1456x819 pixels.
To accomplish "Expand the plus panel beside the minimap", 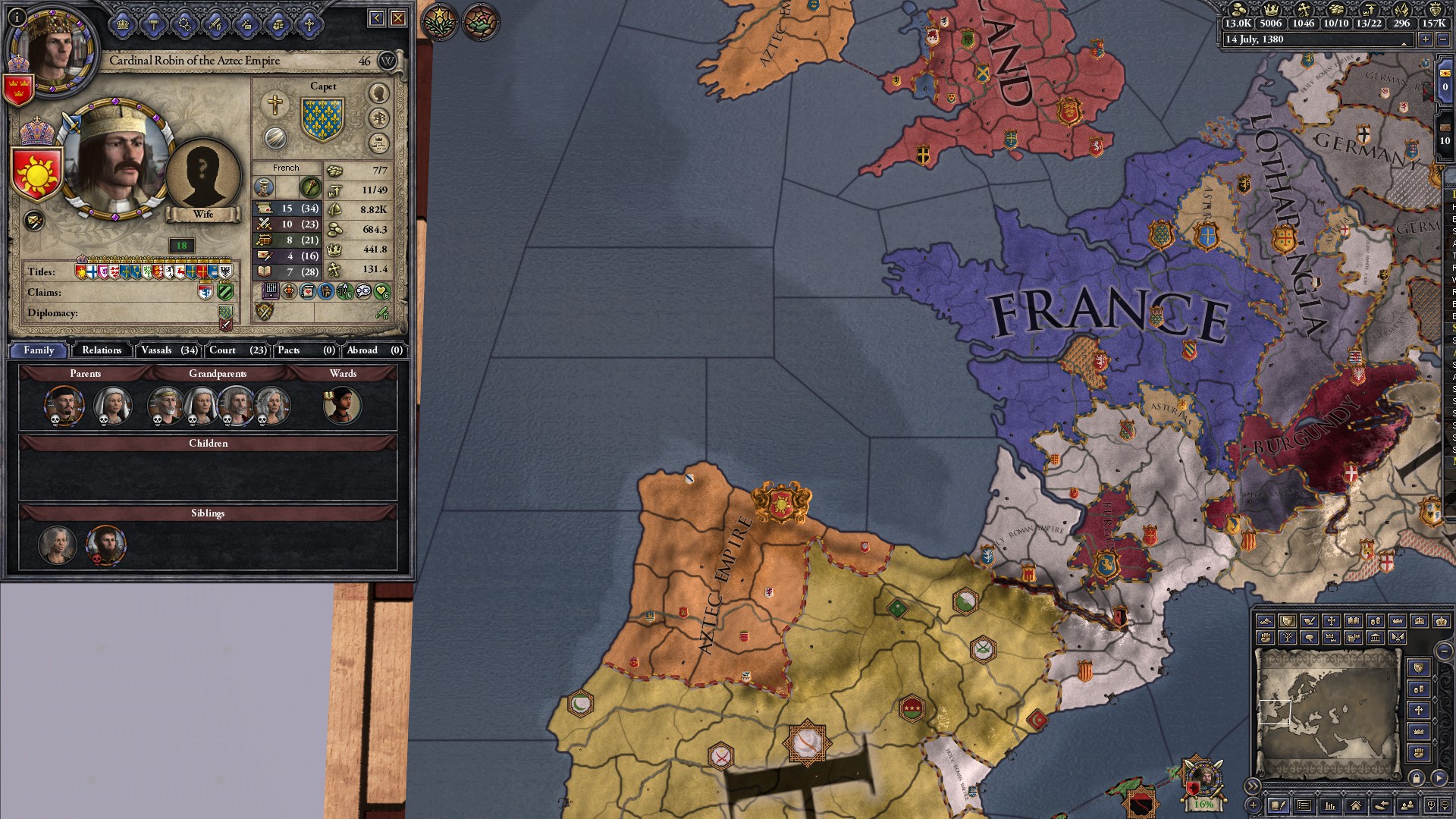I will (1254, 806).
